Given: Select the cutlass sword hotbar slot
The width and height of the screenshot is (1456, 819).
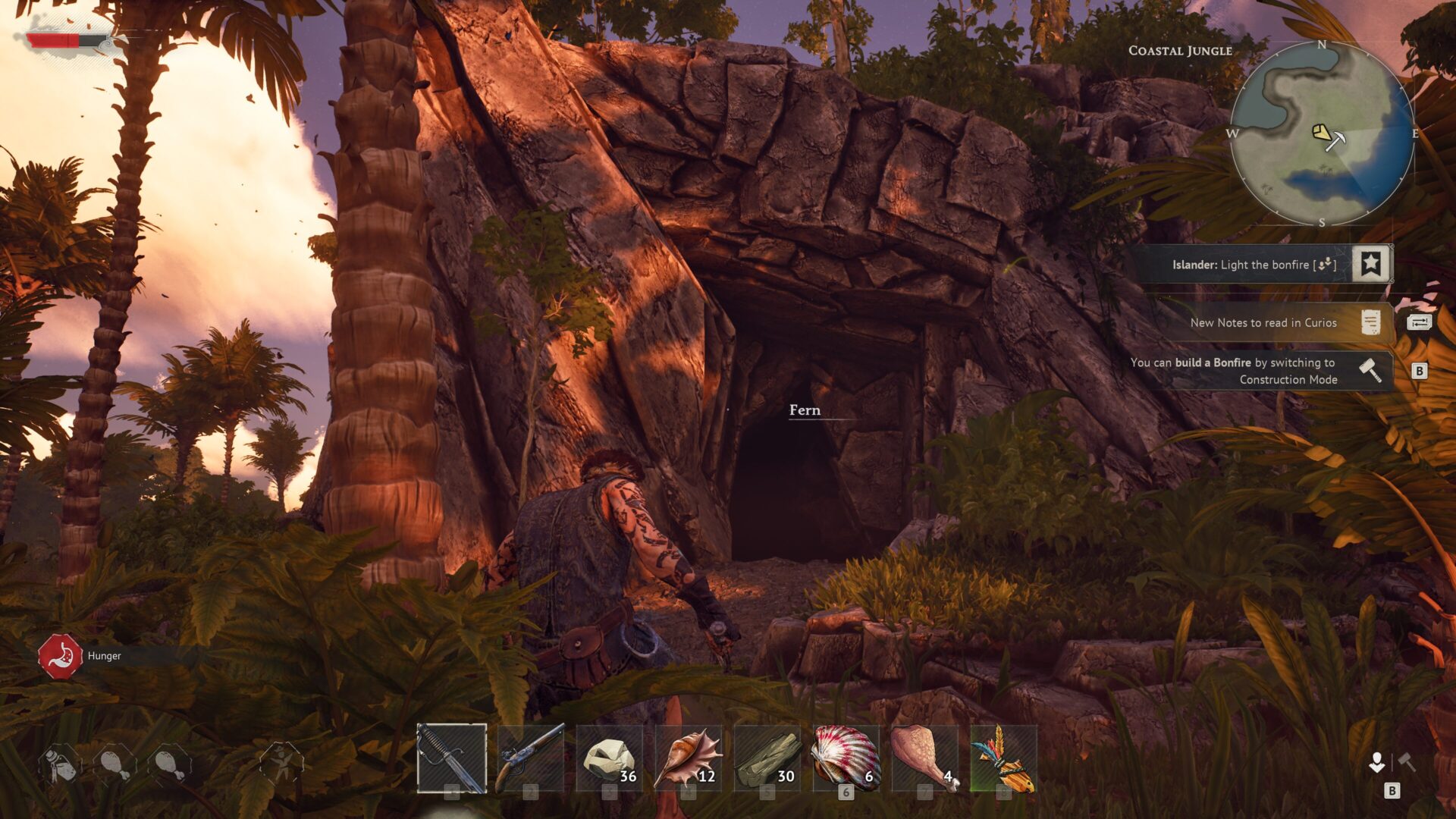Looking at the screenshot, I should (x=452, y=758).
